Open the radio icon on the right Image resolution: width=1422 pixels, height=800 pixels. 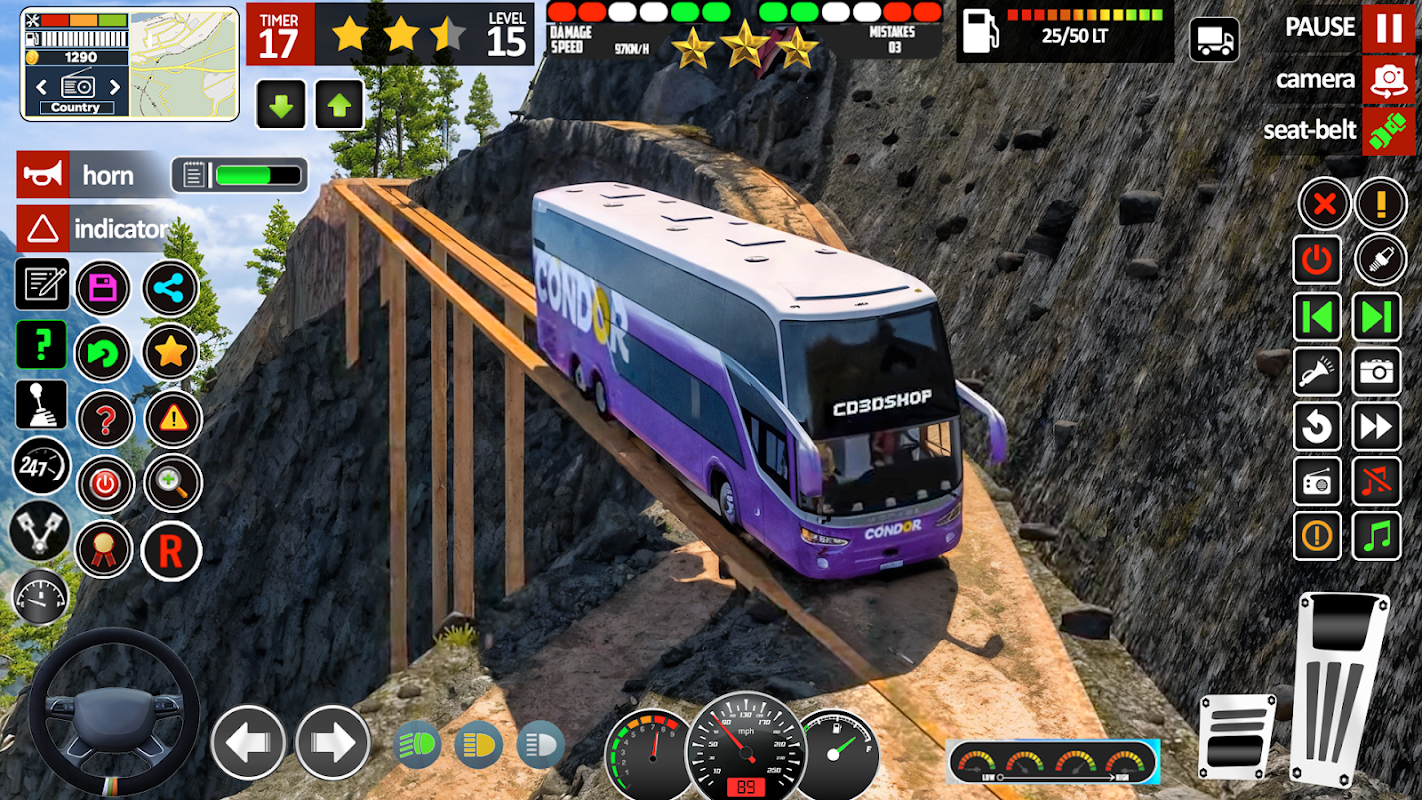coord(1317,482)
